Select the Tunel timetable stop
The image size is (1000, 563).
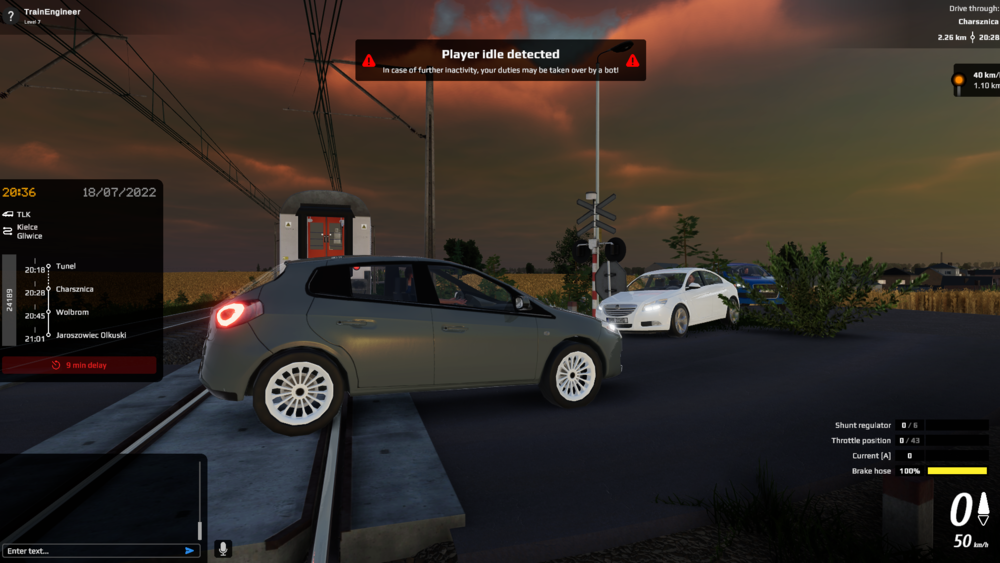pos(66,266)
